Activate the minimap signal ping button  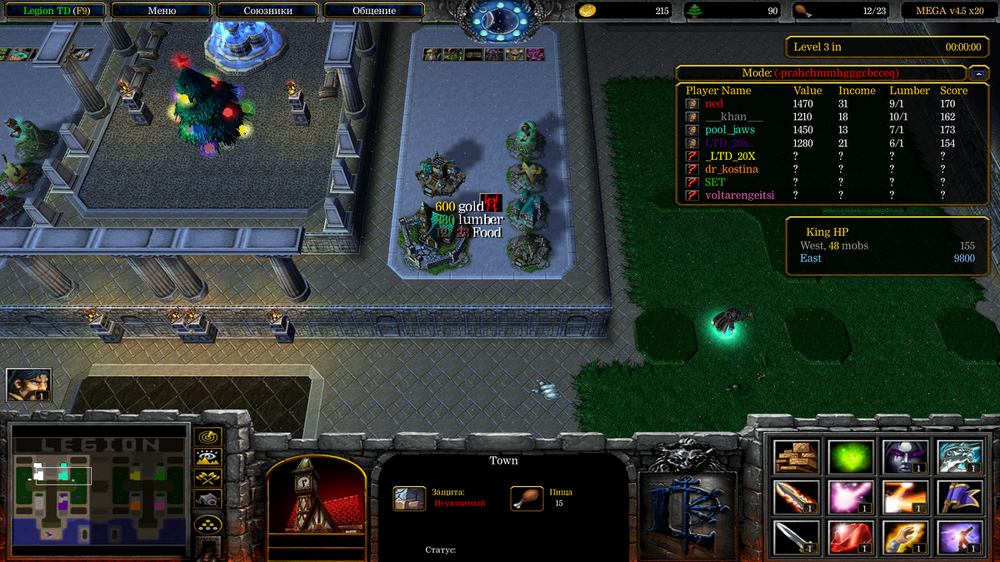208,437
